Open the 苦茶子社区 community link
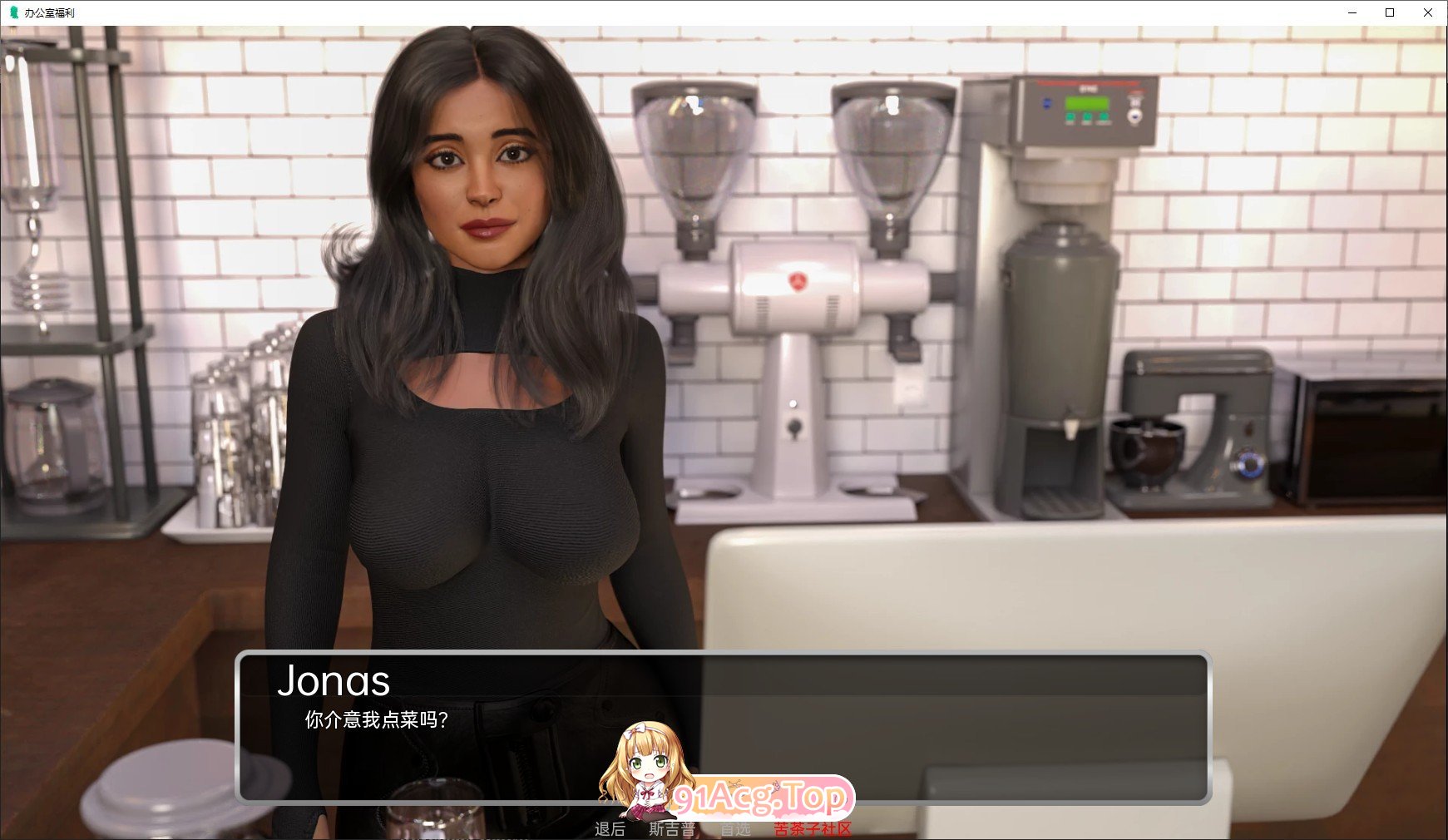This screenshot has height=840, width=1448. [x=811, y=831]
